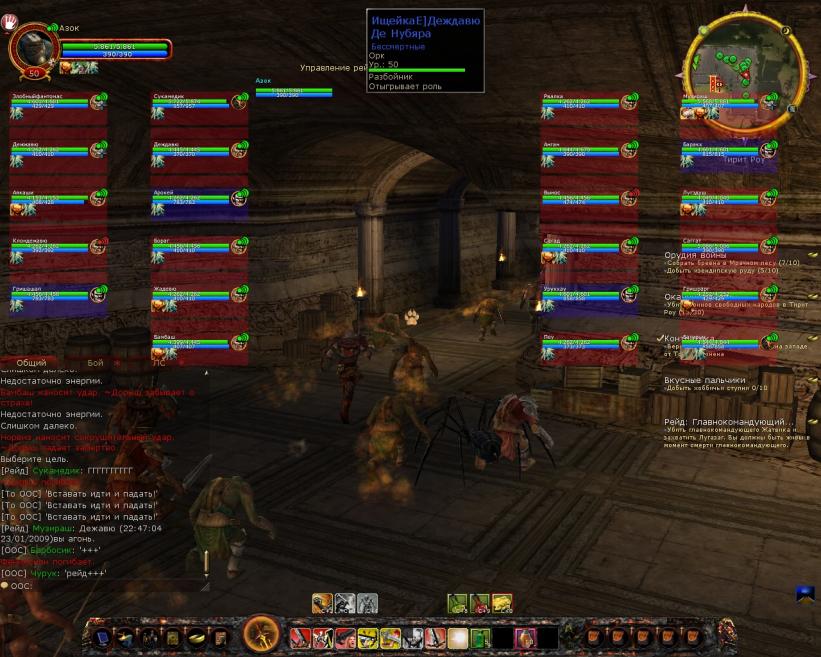821x657 pixels.
Task: Open the Бой chat tab
Action: tap(95, 363)
